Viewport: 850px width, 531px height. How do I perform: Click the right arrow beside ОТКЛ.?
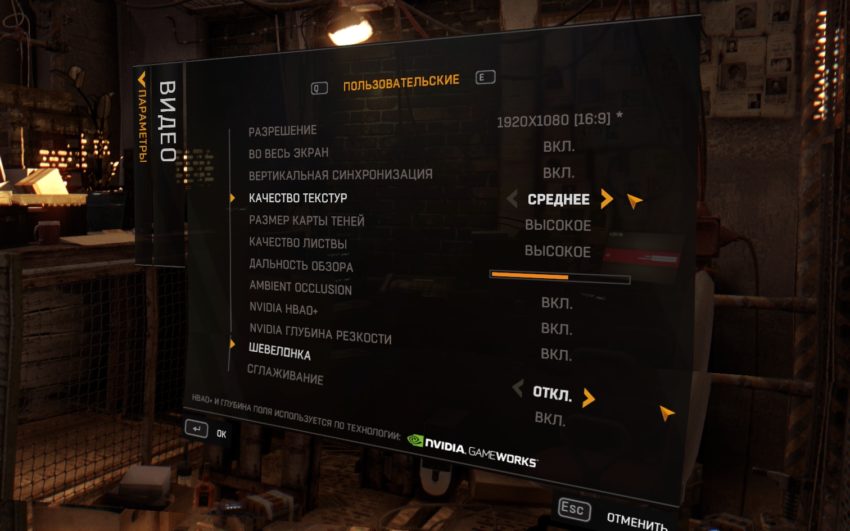pos(588,398)
